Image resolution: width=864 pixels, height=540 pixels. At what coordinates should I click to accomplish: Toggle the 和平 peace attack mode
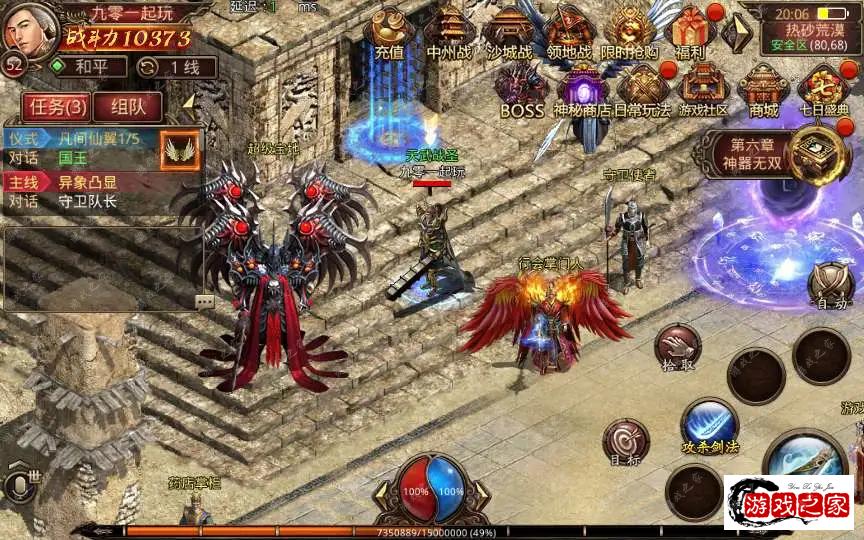click(89, 67)
